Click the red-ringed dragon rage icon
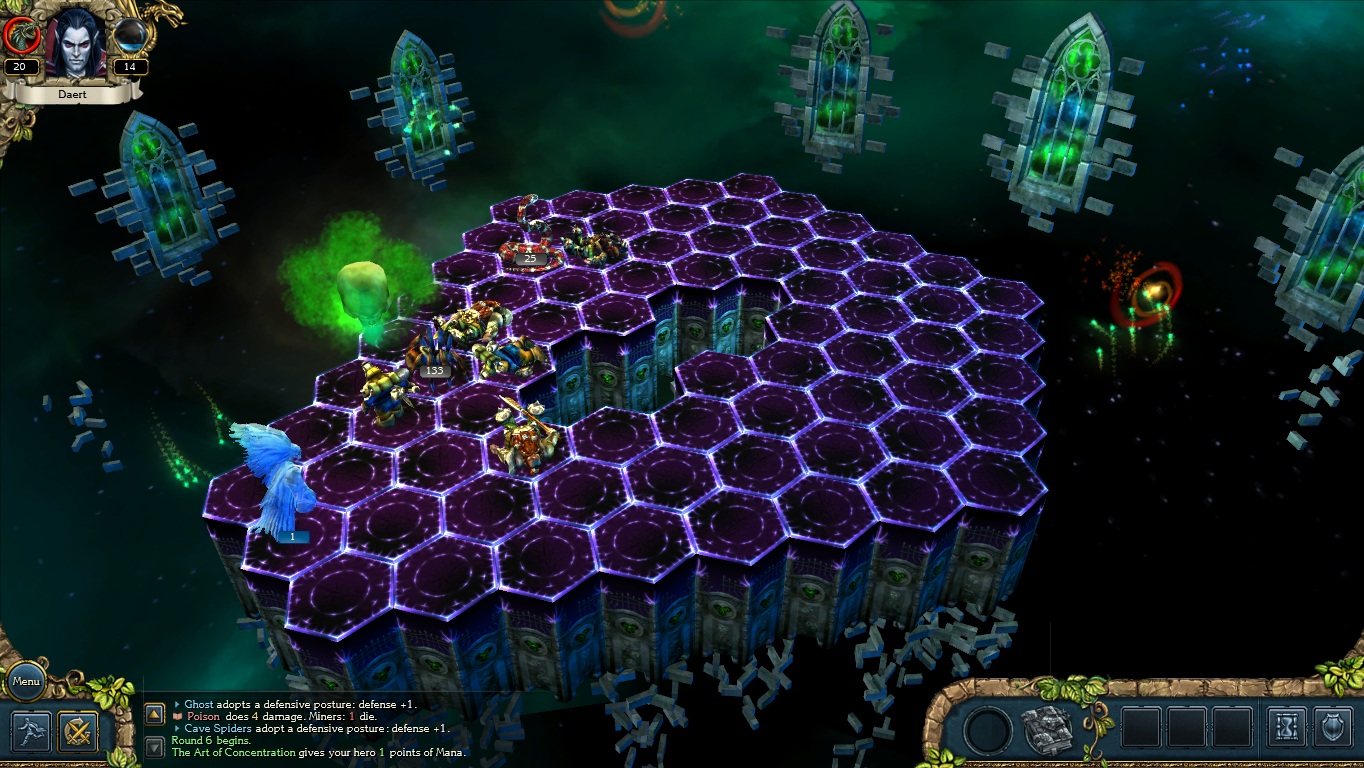Viewport: 1364px width, 768px height. pyautogui.click(x=22, y=37)
